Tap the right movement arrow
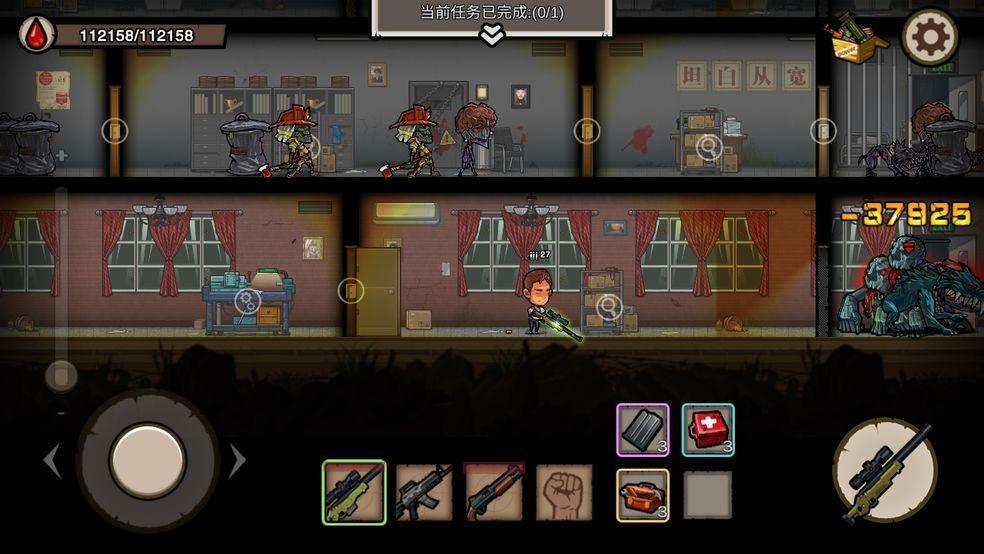This screenshot has width=984, height=554. [238, 461]
